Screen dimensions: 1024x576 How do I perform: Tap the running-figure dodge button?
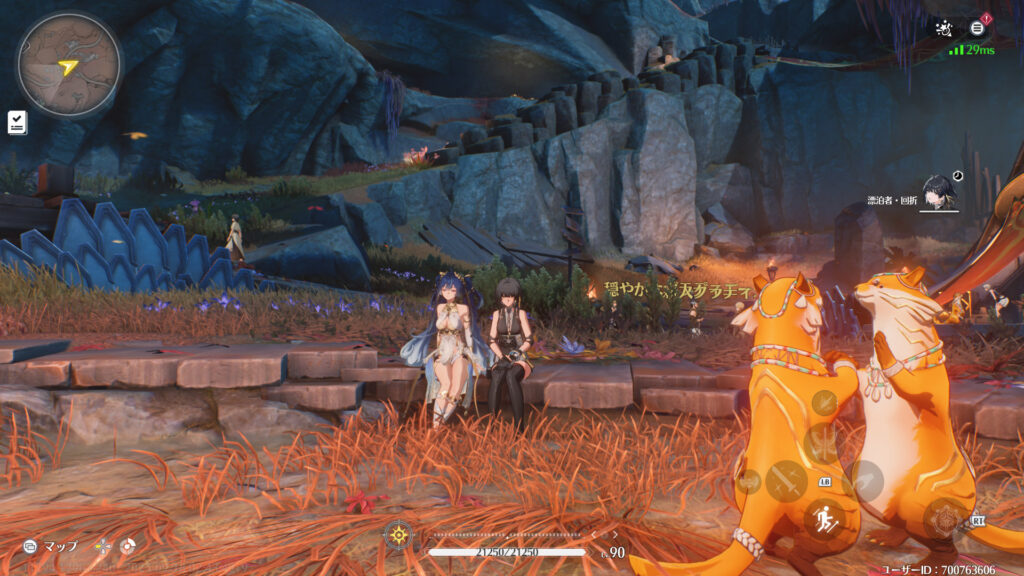coord(823,518)
